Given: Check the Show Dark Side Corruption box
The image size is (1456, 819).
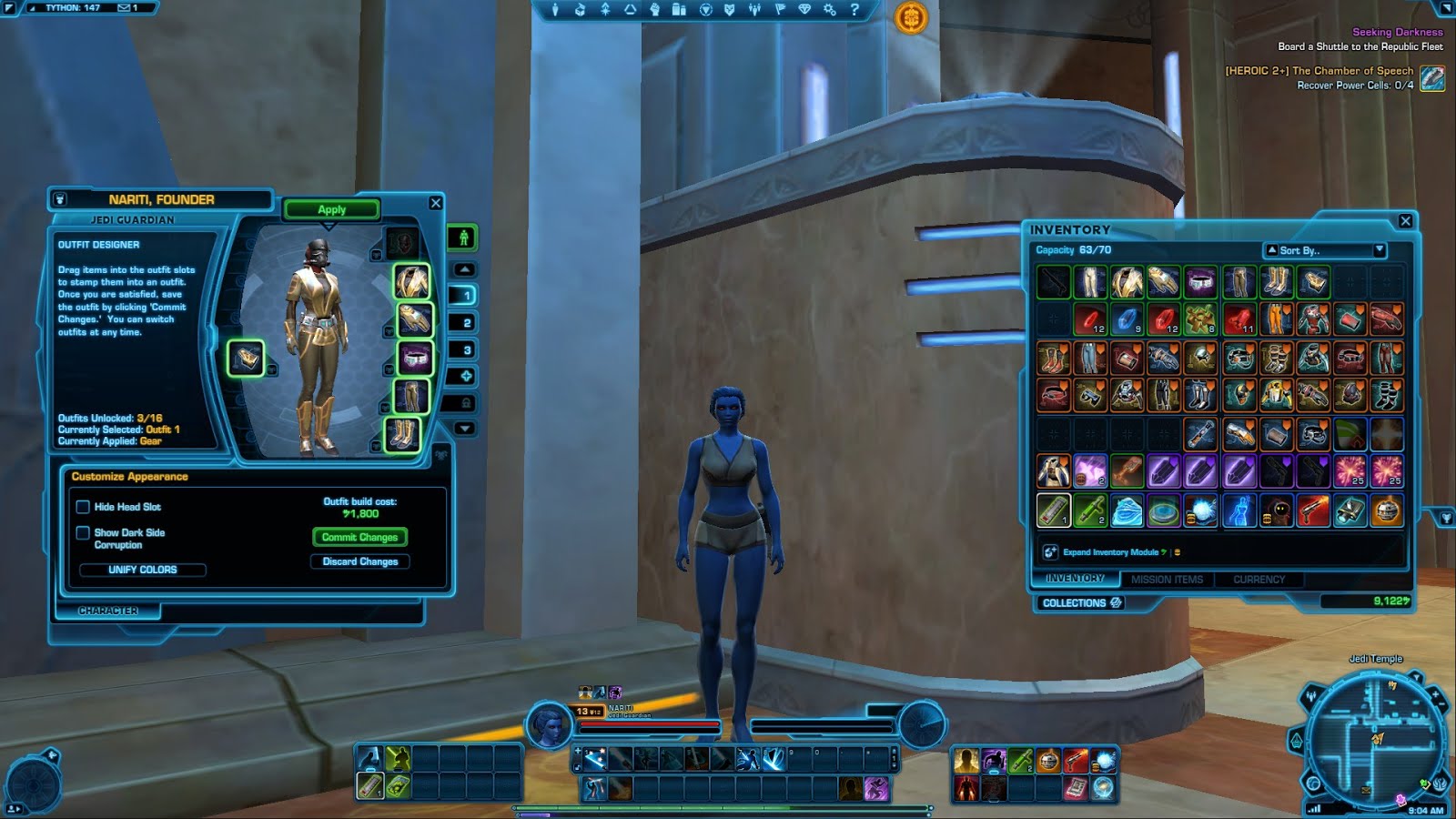Looking at the screenshot, I should point(83,534).
